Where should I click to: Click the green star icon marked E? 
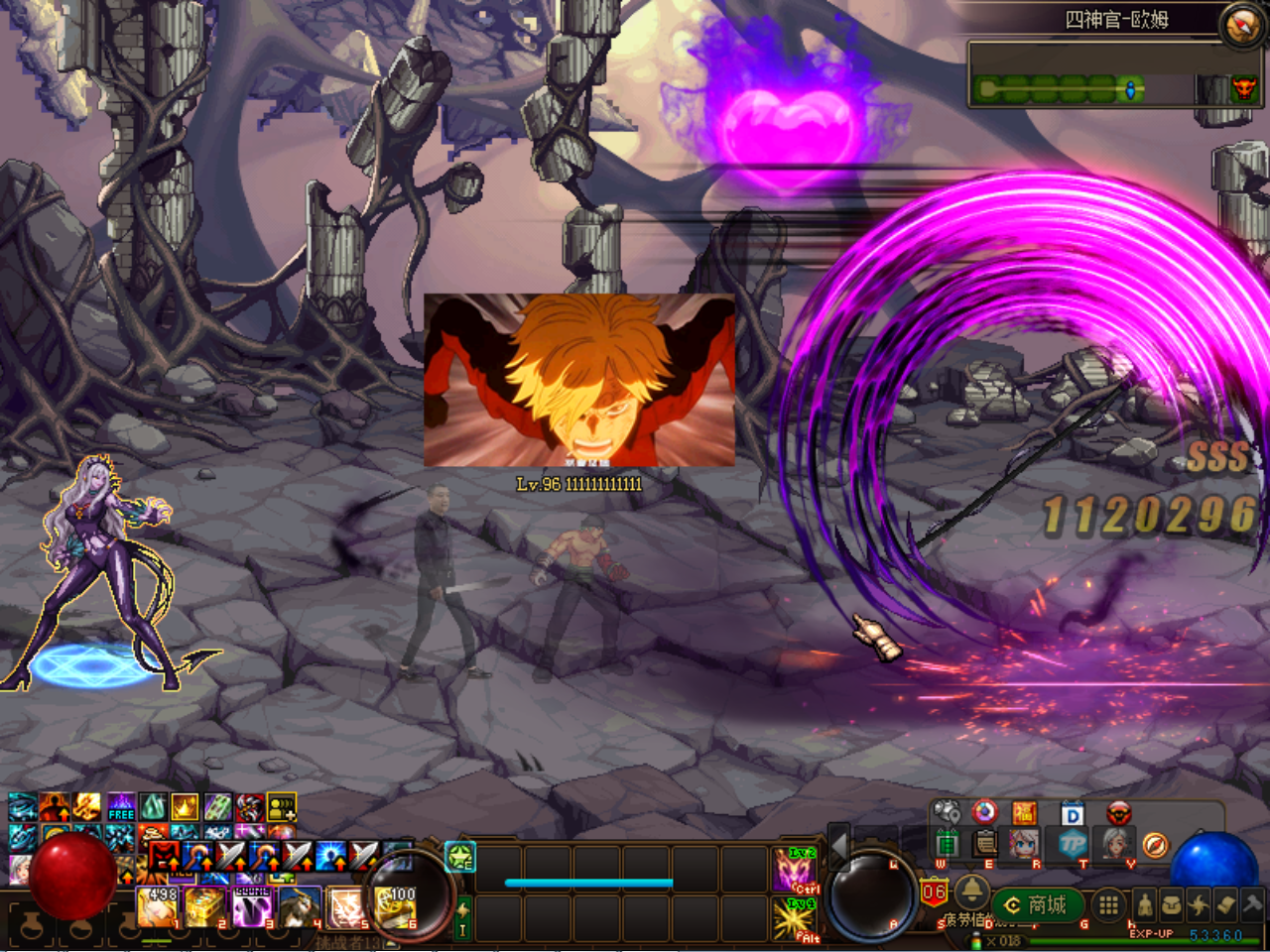460,857
